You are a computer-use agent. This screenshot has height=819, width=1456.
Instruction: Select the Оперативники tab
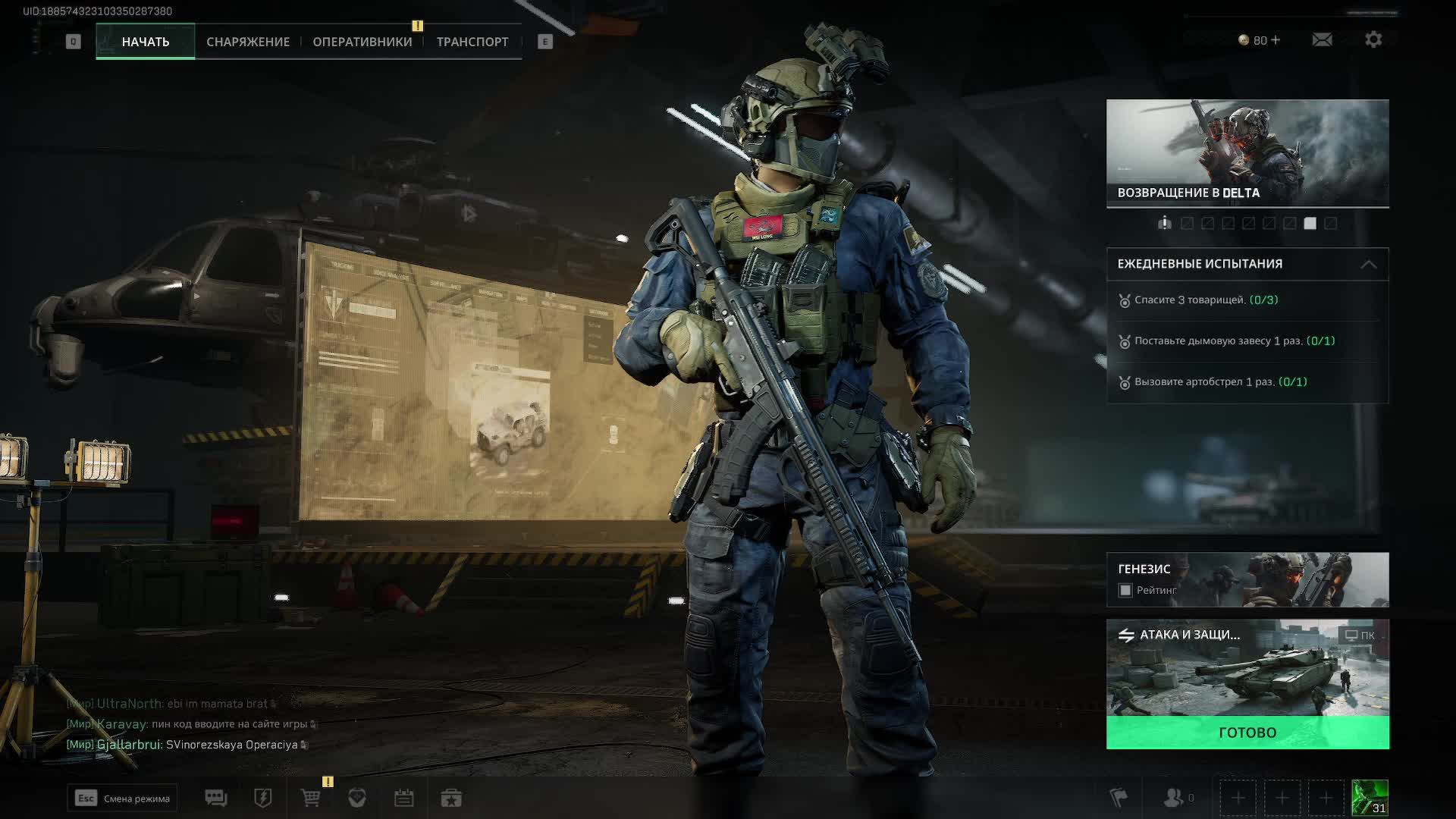[362, 42]
